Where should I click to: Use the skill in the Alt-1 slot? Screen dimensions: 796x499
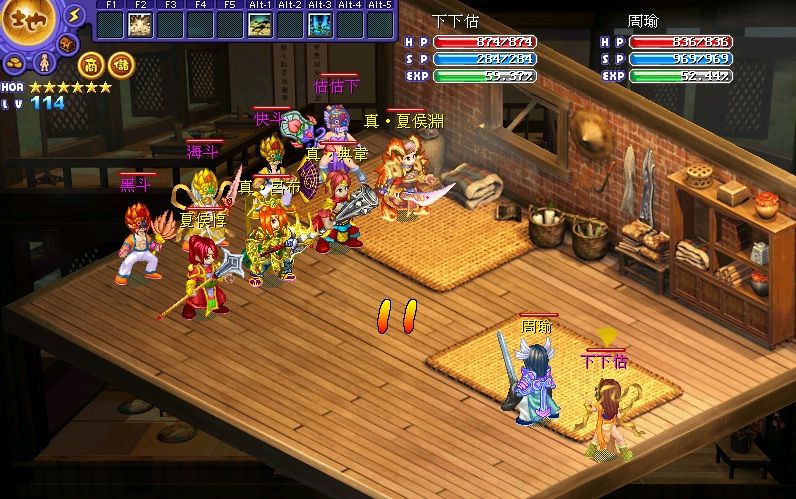click(x=260, y=24)
